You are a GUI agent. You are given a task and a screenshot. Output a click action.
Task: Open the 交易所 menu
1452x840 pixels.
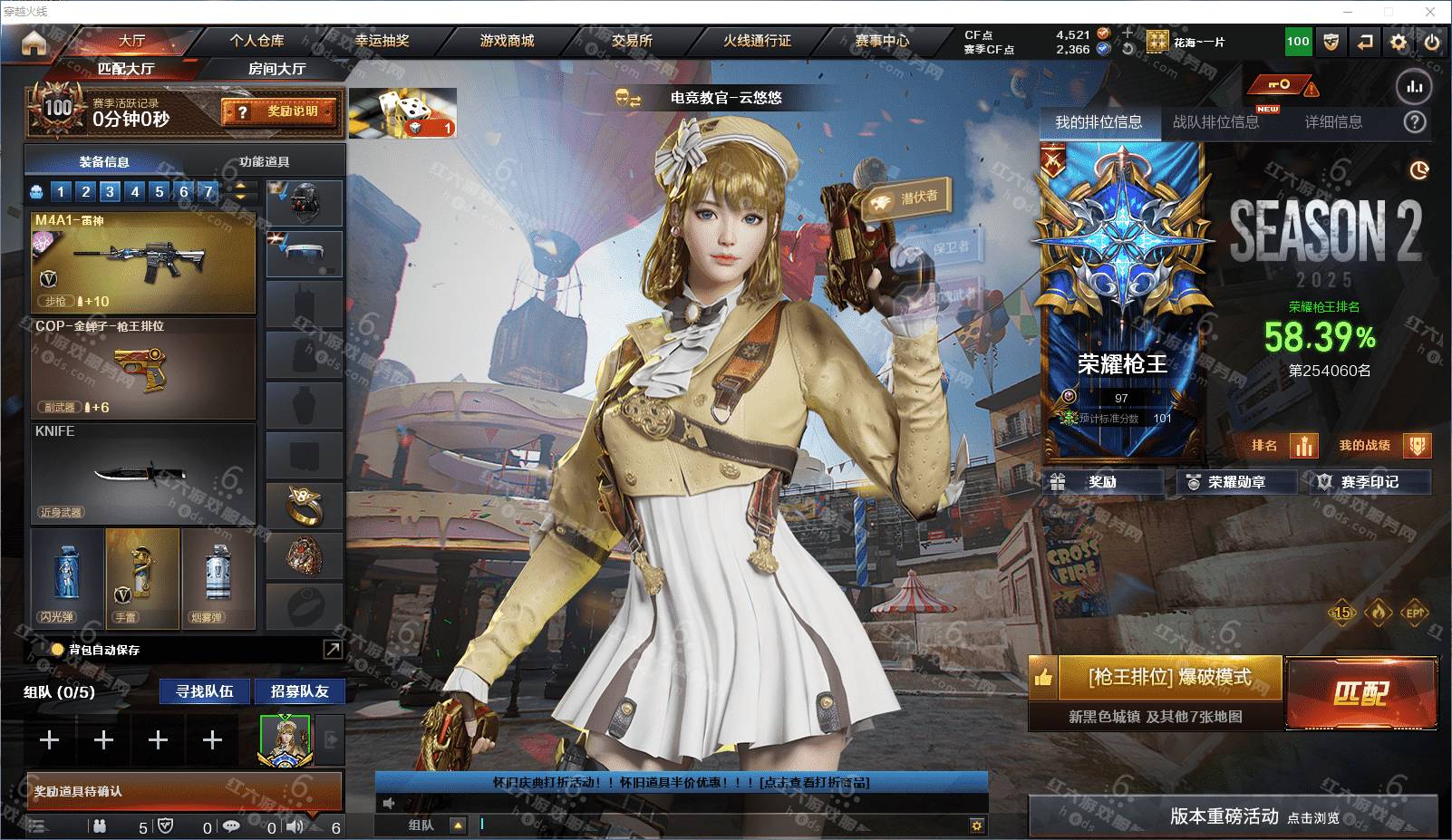632,41
